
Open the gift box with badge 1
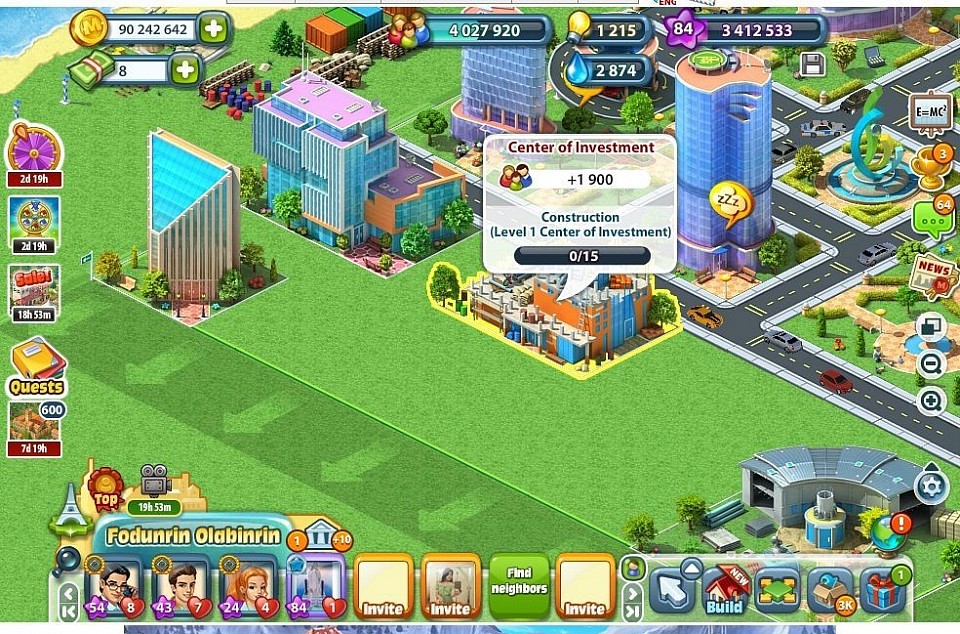click(882, 591)
